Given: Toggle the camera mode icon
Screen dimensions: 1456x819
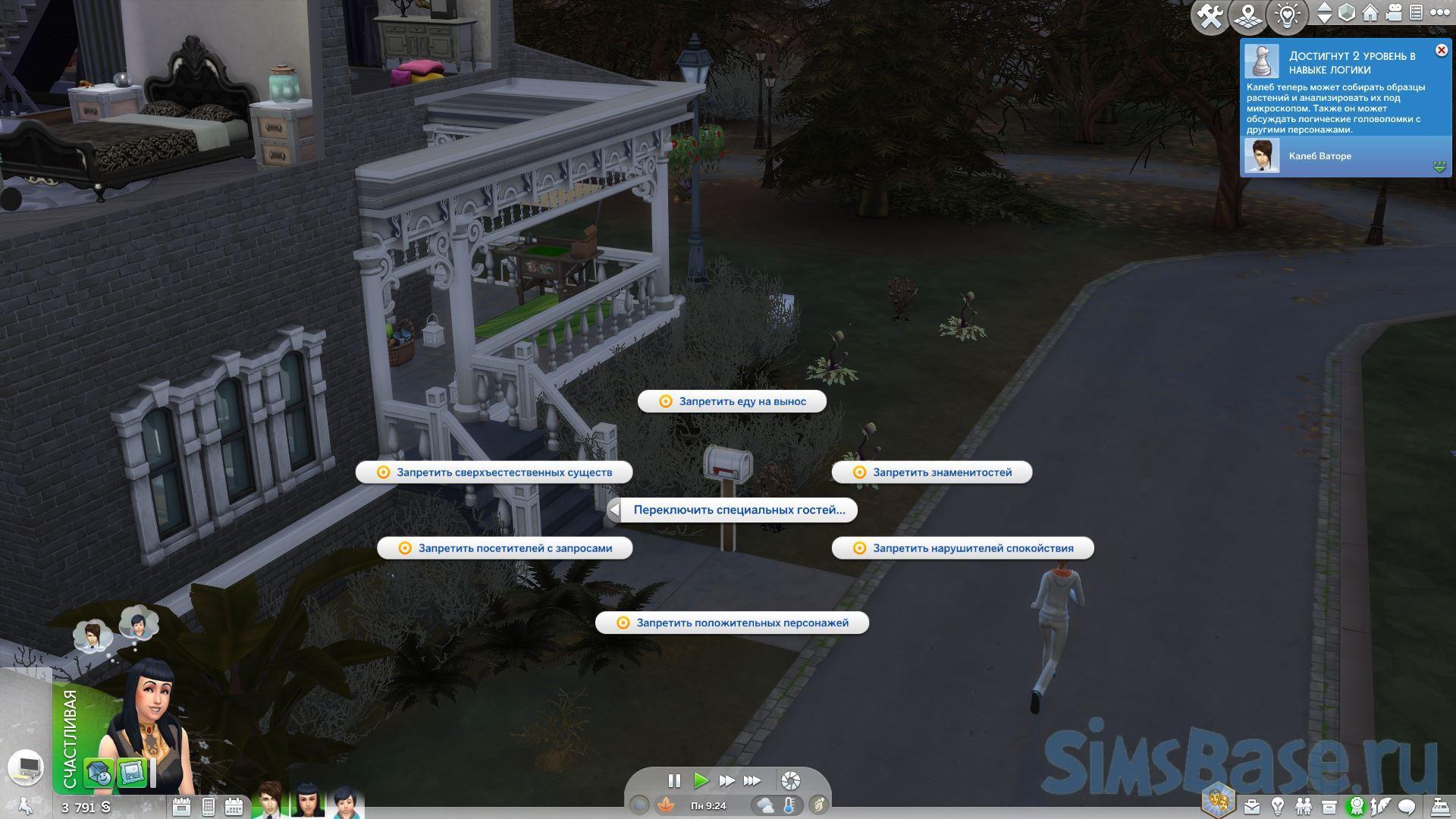Looking at the screenshot, I should point(1395,13).
